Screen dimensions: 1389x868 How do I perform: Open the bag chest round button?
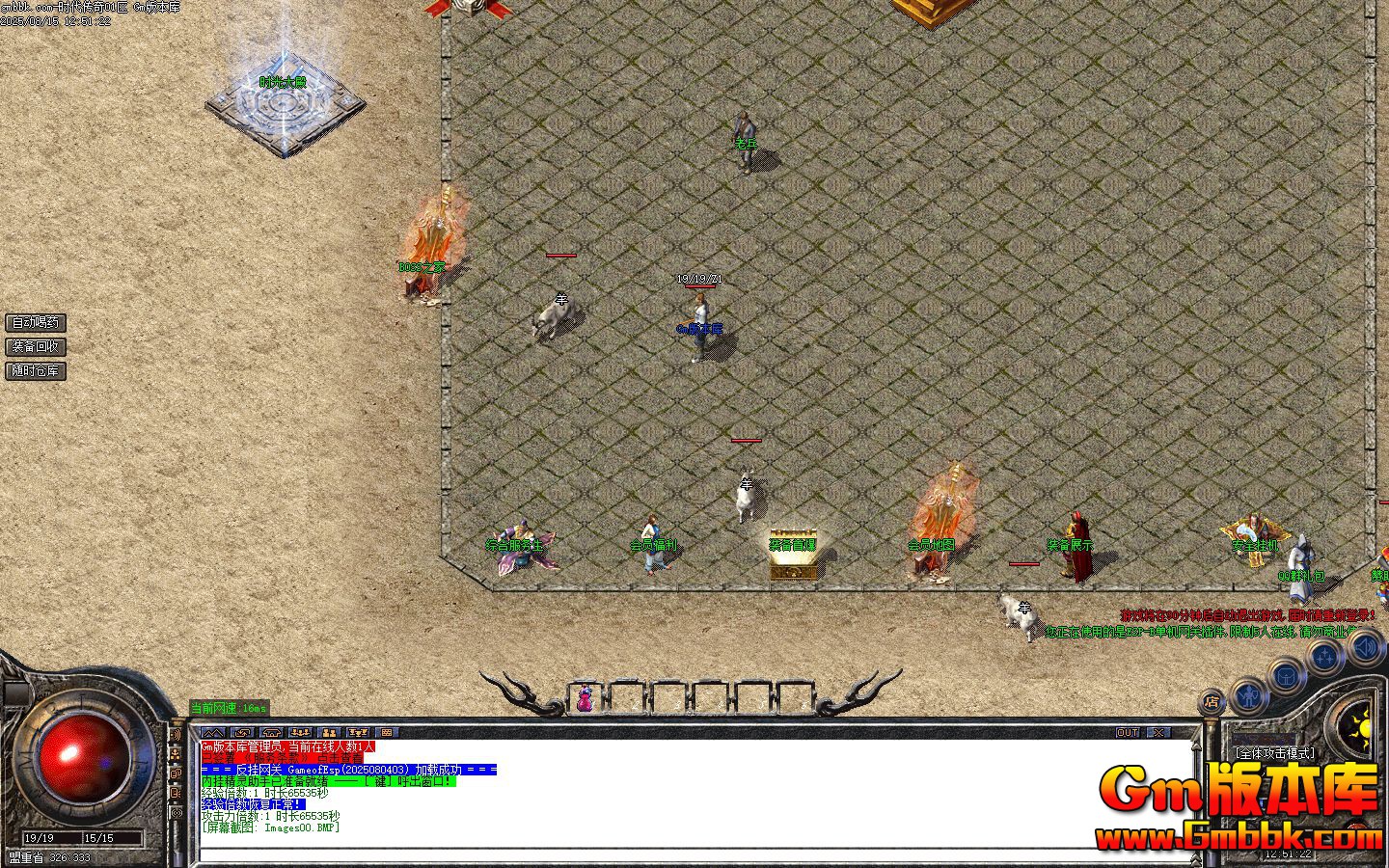pos(1287,676)
